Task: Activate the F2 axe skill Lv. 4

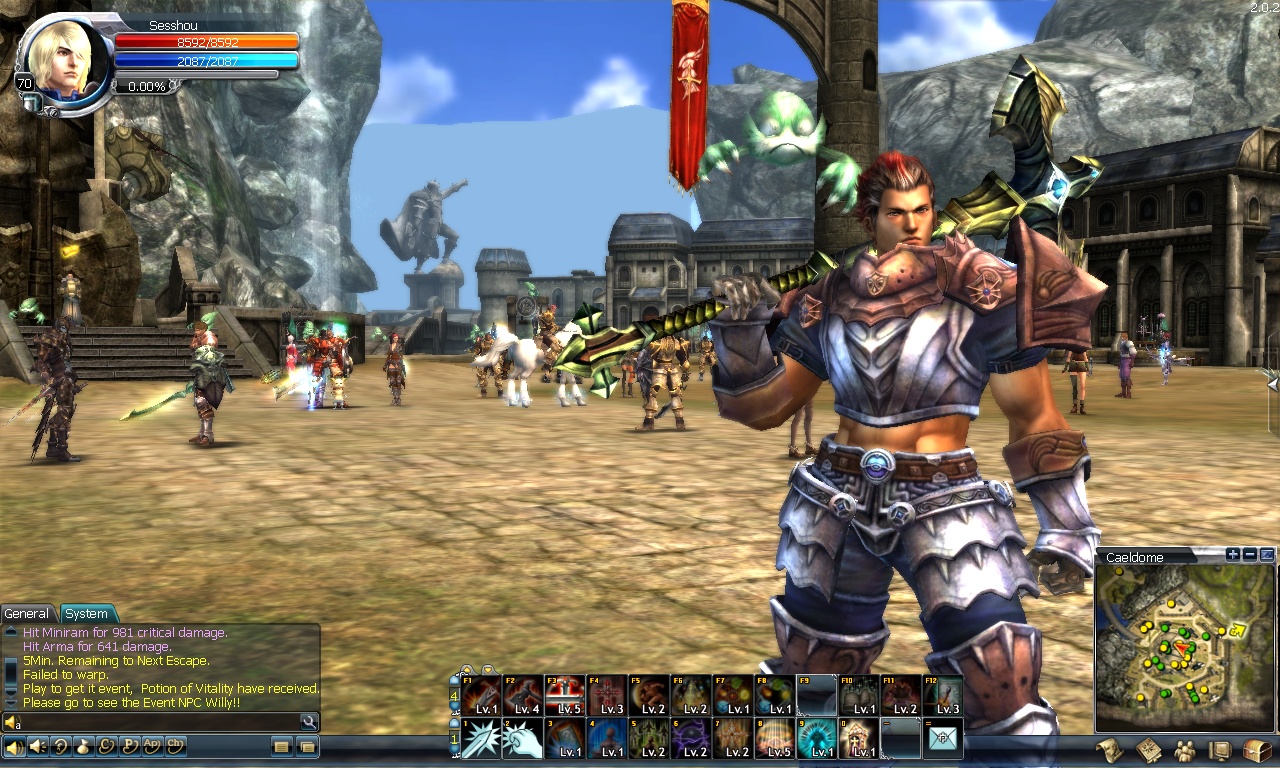Action: [522, 696]
